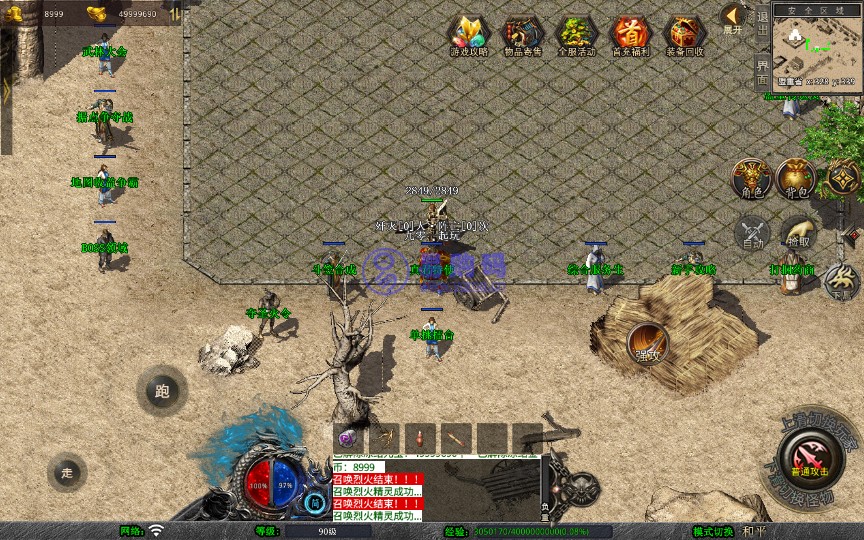
Task: Open the 全服活动 server events icon
Action: 576,35
